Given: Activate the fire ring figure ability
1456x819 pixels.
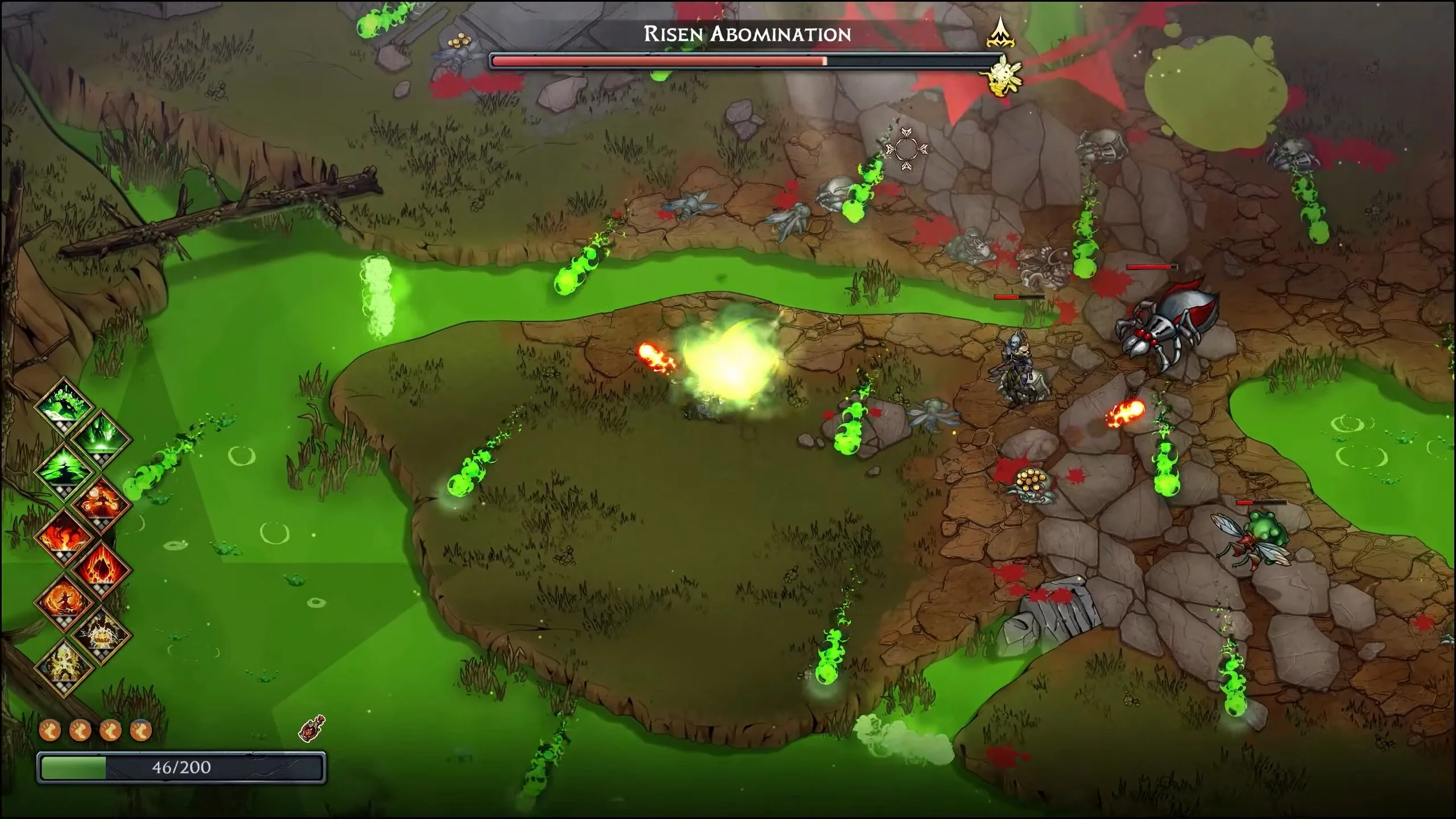Looking at the screenshot, I should pyautogui.click(x=64, y=602).
